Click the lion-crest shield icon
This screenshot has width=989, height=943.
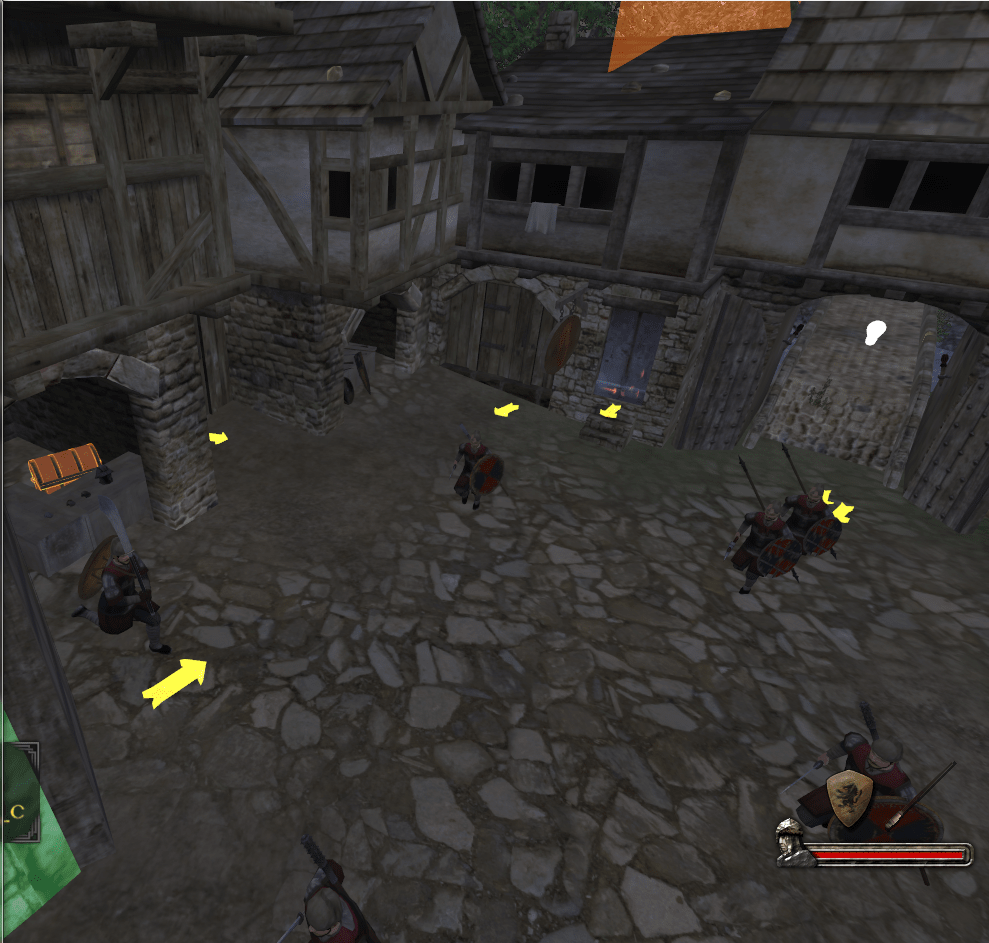point(849,797)
